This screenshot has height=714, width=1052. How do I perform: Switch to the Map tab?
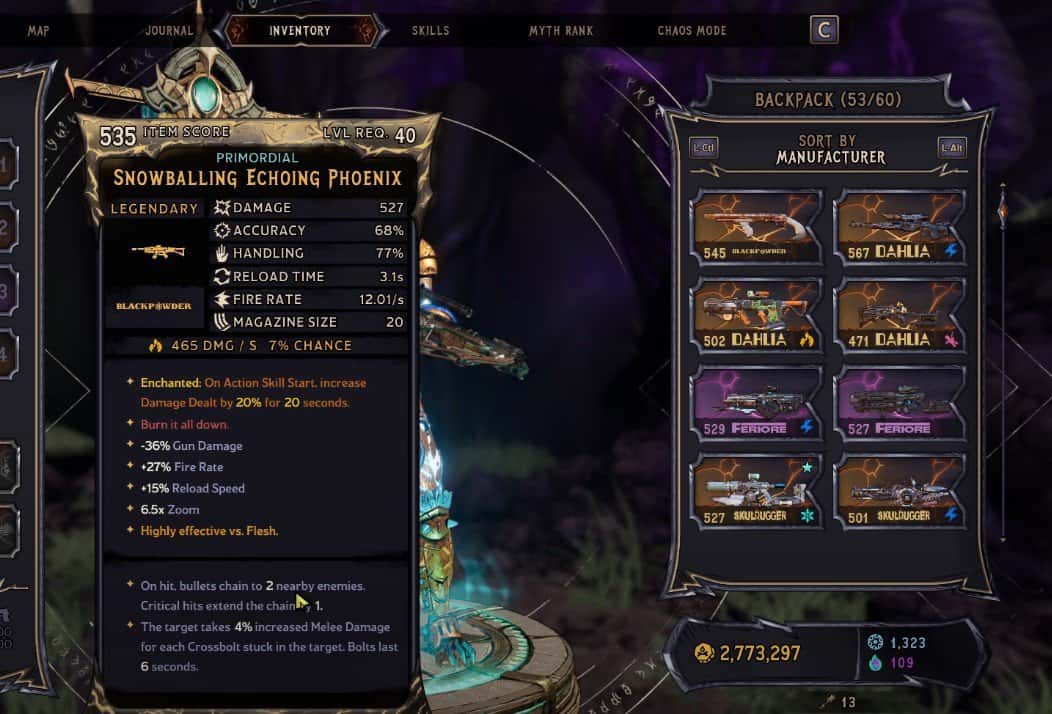(x=39, y=31)
